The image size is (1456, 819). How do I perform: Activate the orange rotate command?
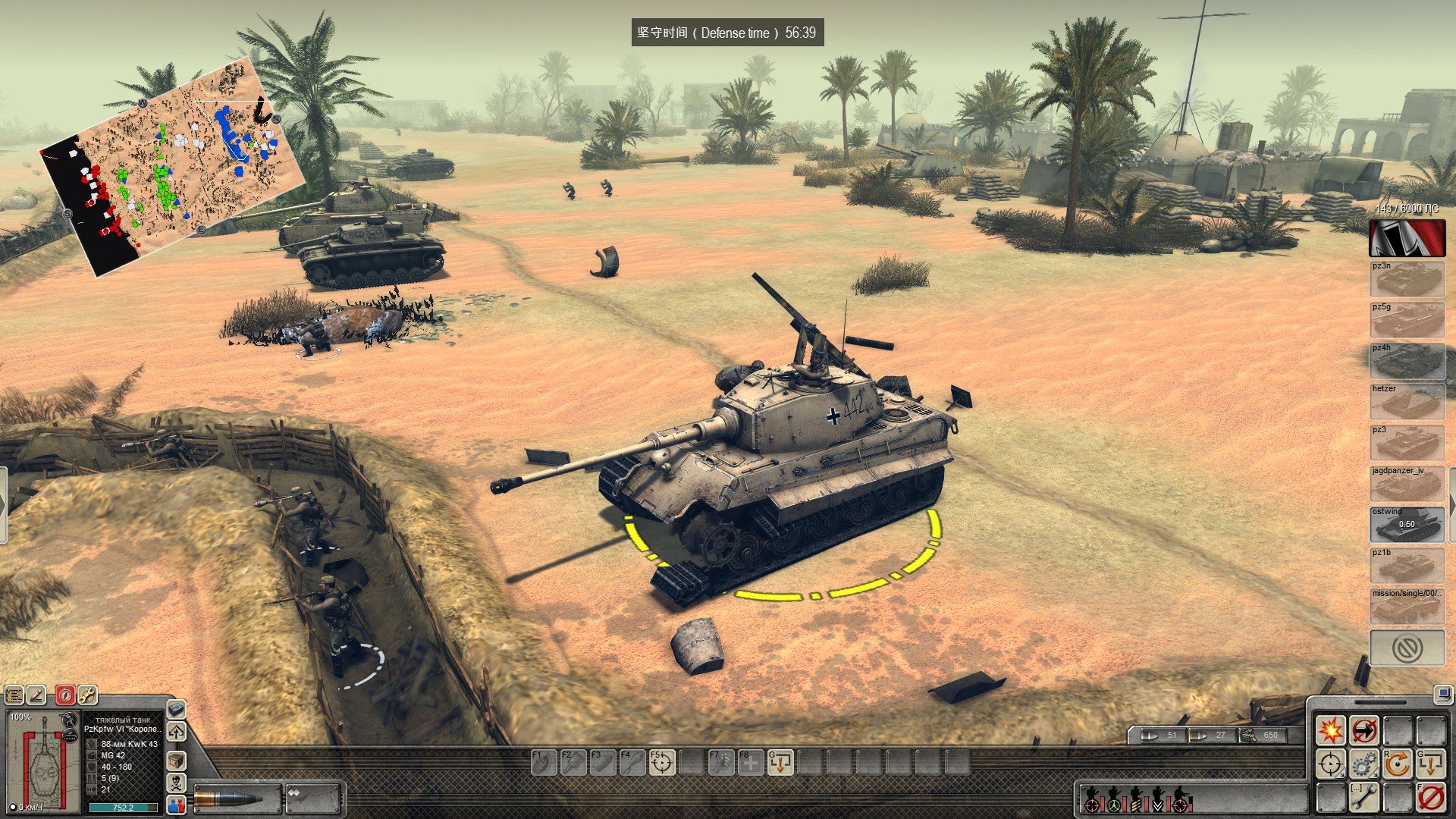(x=1398, y=764)
